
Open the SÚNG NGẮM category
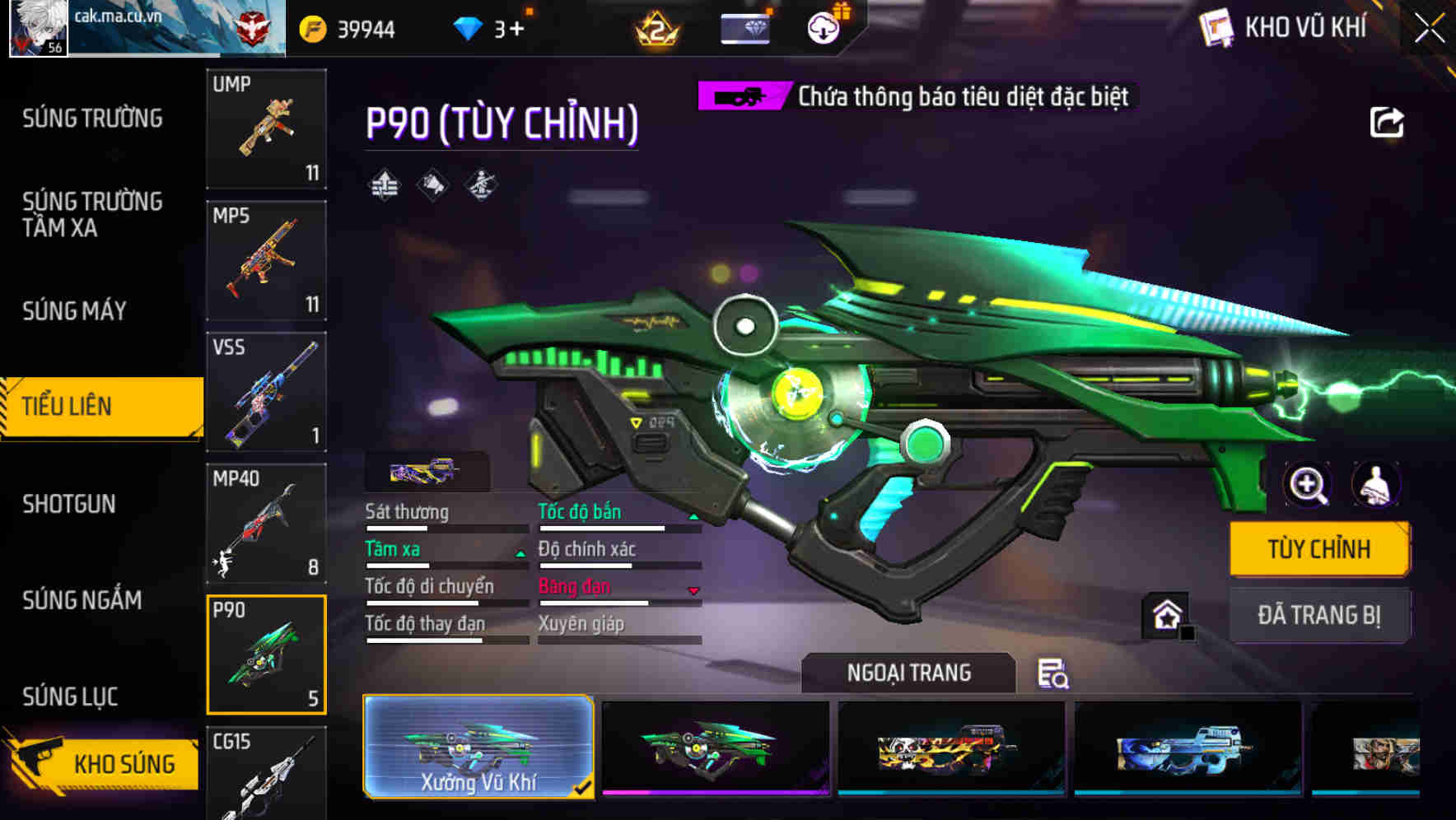click(x=81, y=601)
